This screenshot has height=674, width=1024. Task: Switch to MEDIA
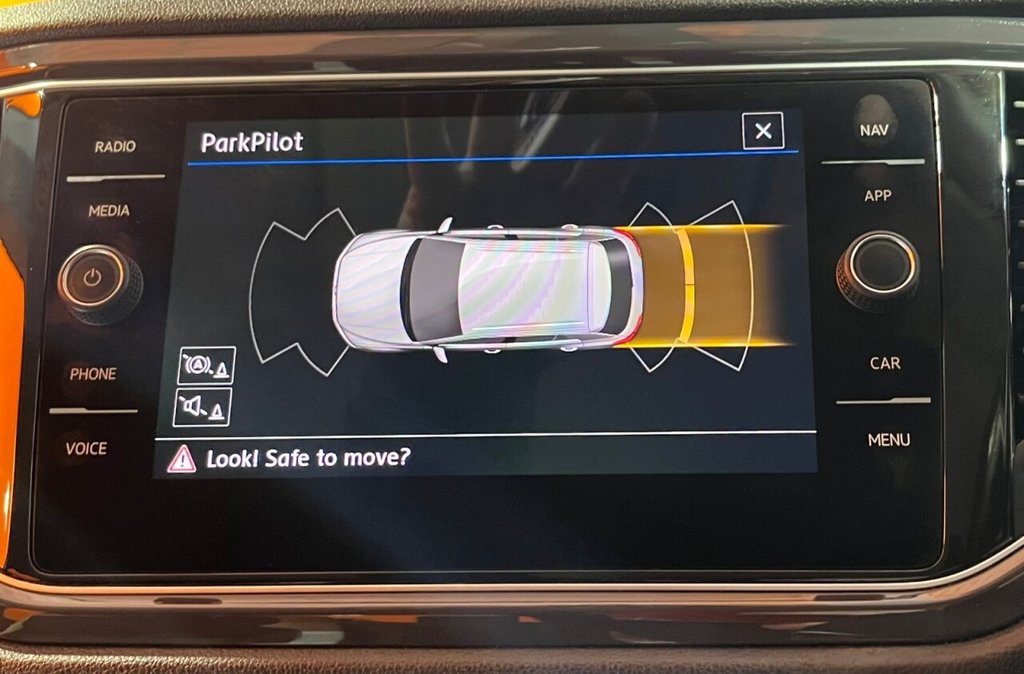[109, 211]
